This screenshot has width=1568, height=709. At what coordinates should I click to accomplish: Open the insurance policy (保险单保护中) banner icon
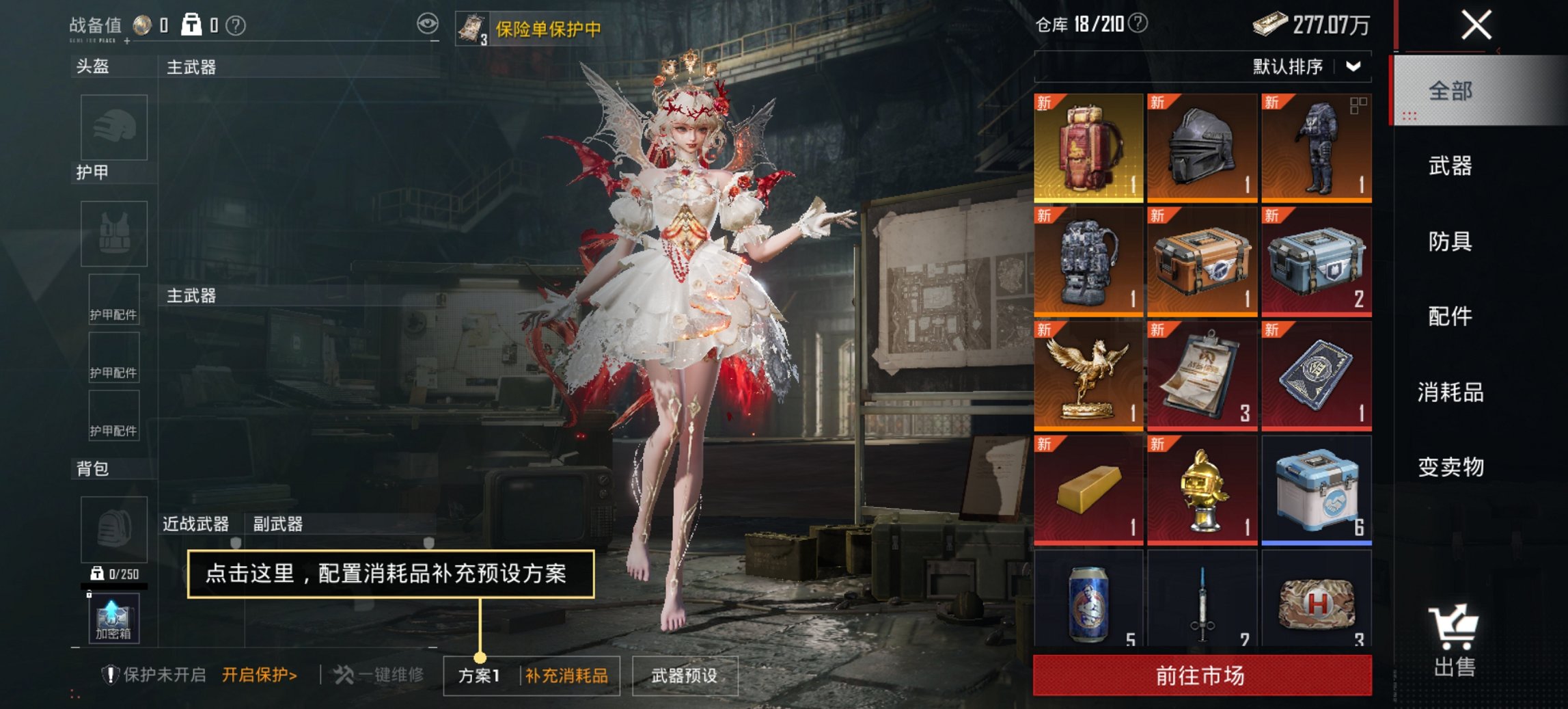[473, 28]
